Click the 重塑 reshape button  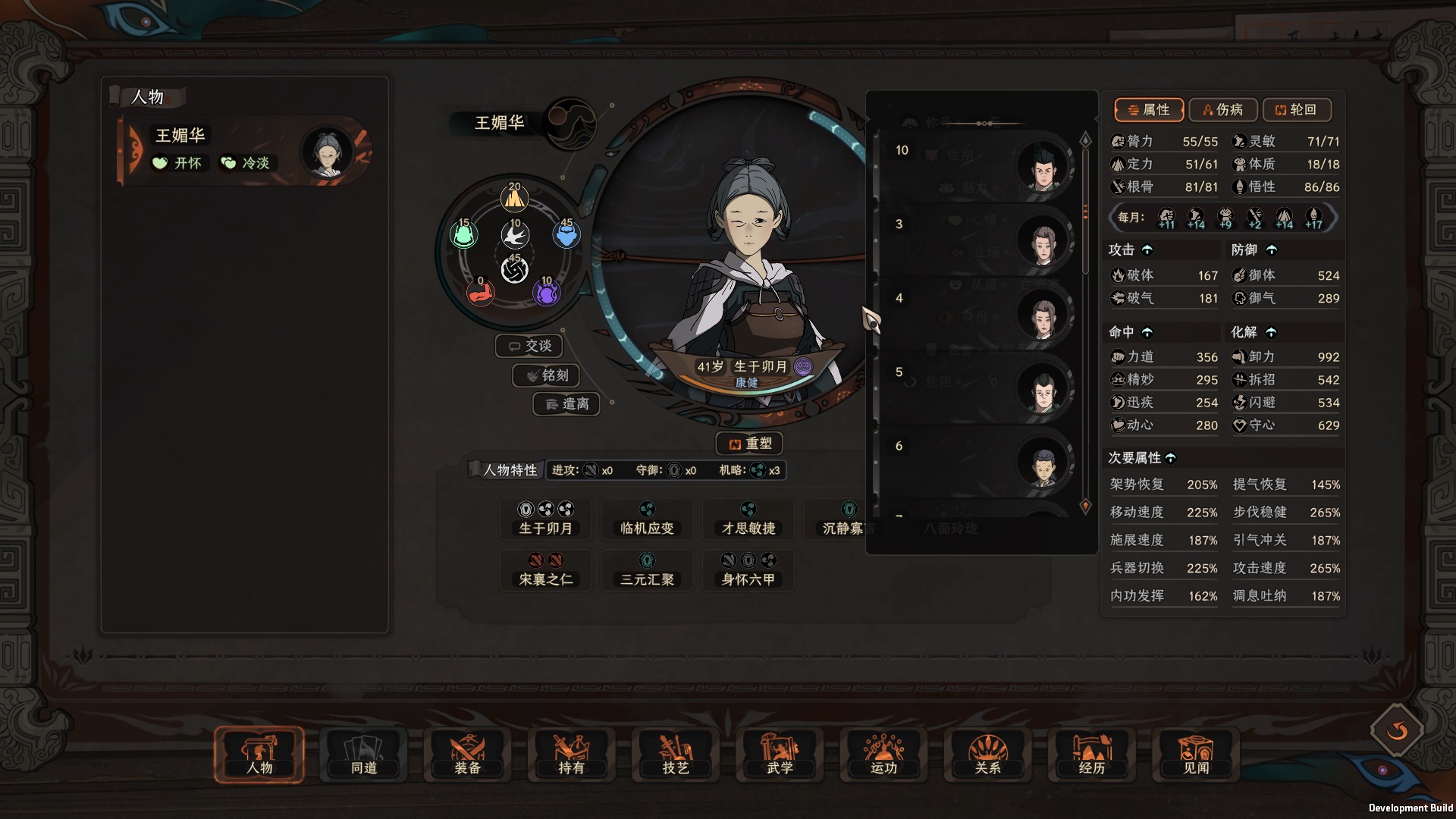coord(748,443)
